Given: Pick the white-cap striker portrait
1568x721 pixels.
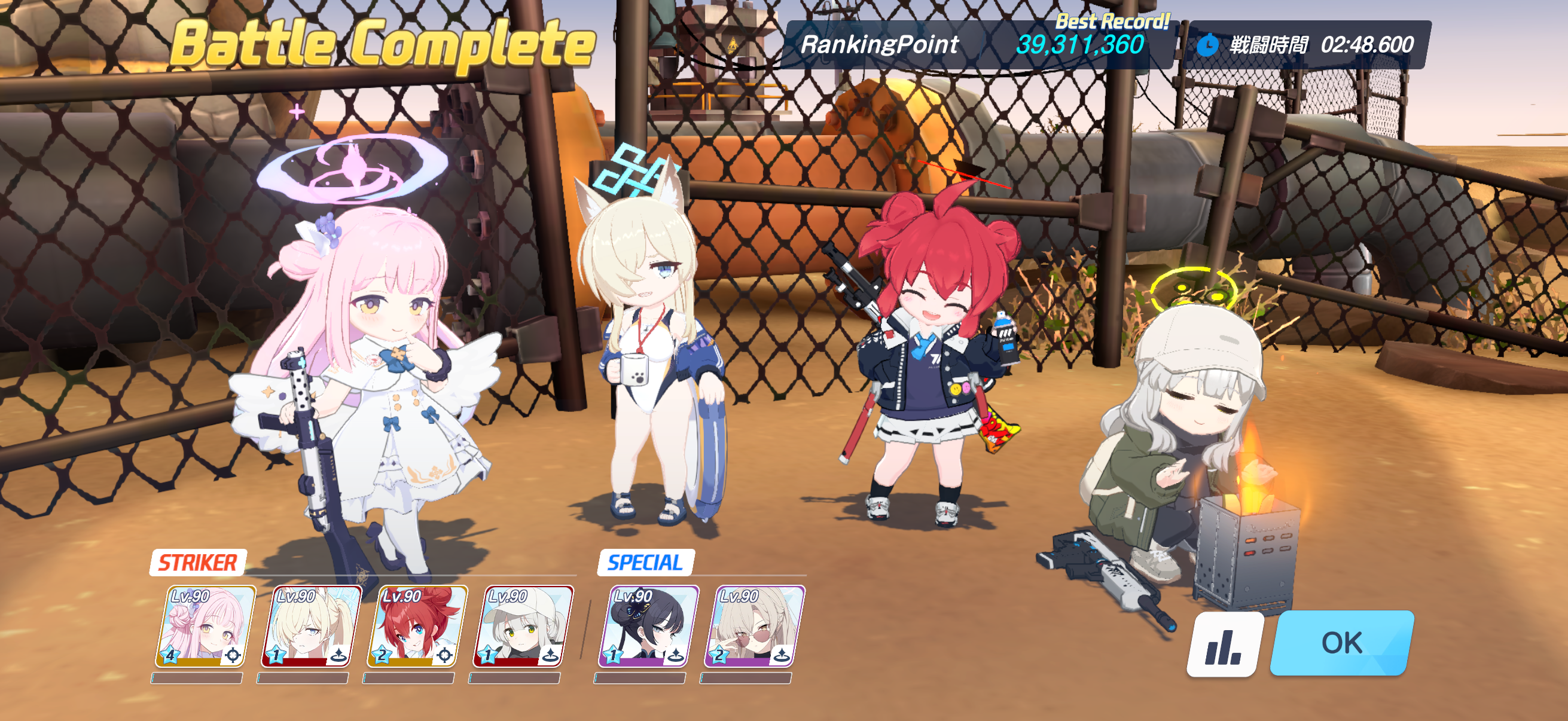Looking at the screenshot, I should pos(522,626).
